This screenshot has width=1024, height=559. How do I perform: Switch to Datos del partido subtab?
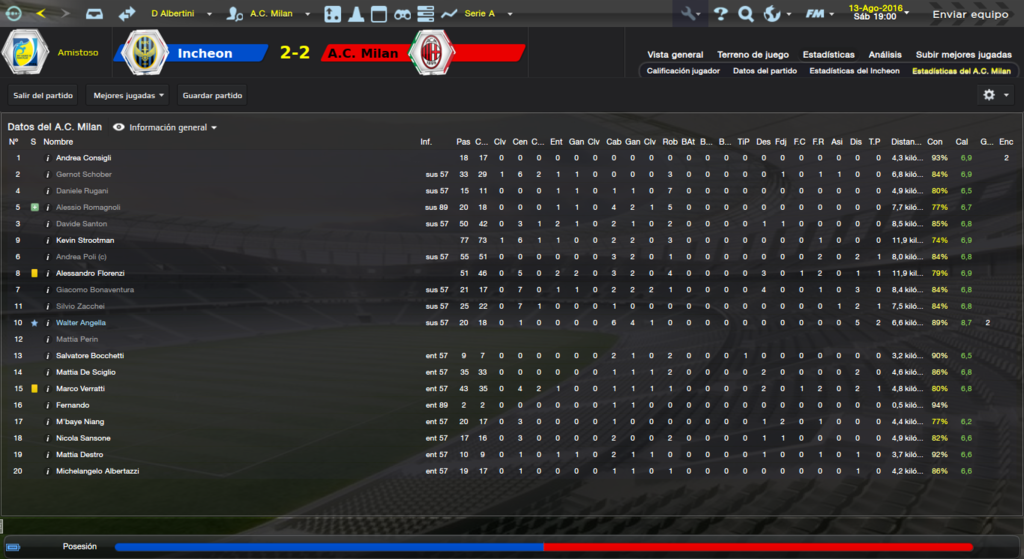pyautogui.click(x=764, y=71)
